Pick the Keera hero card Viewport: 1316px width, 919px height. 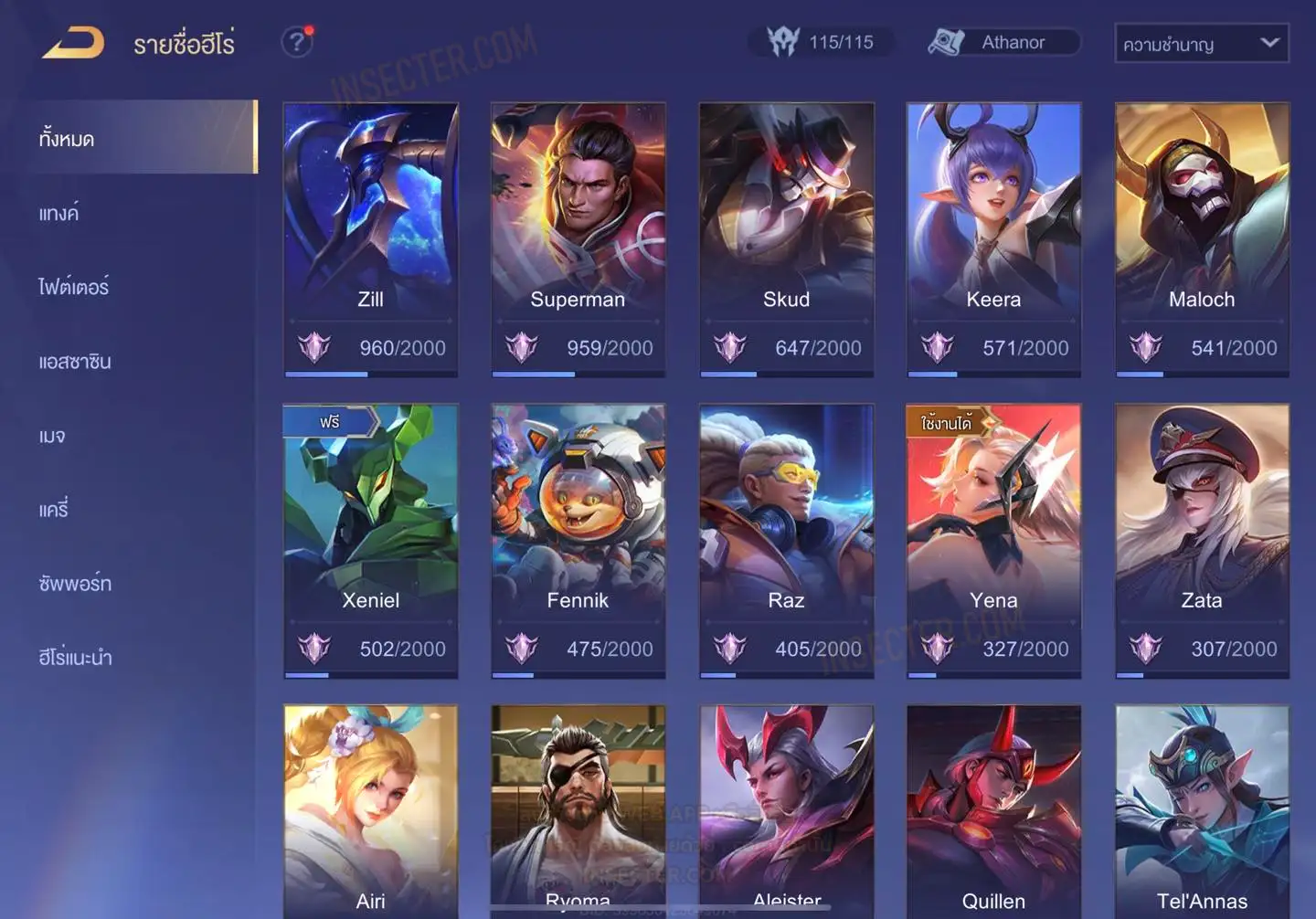click(x=993, y=238)
